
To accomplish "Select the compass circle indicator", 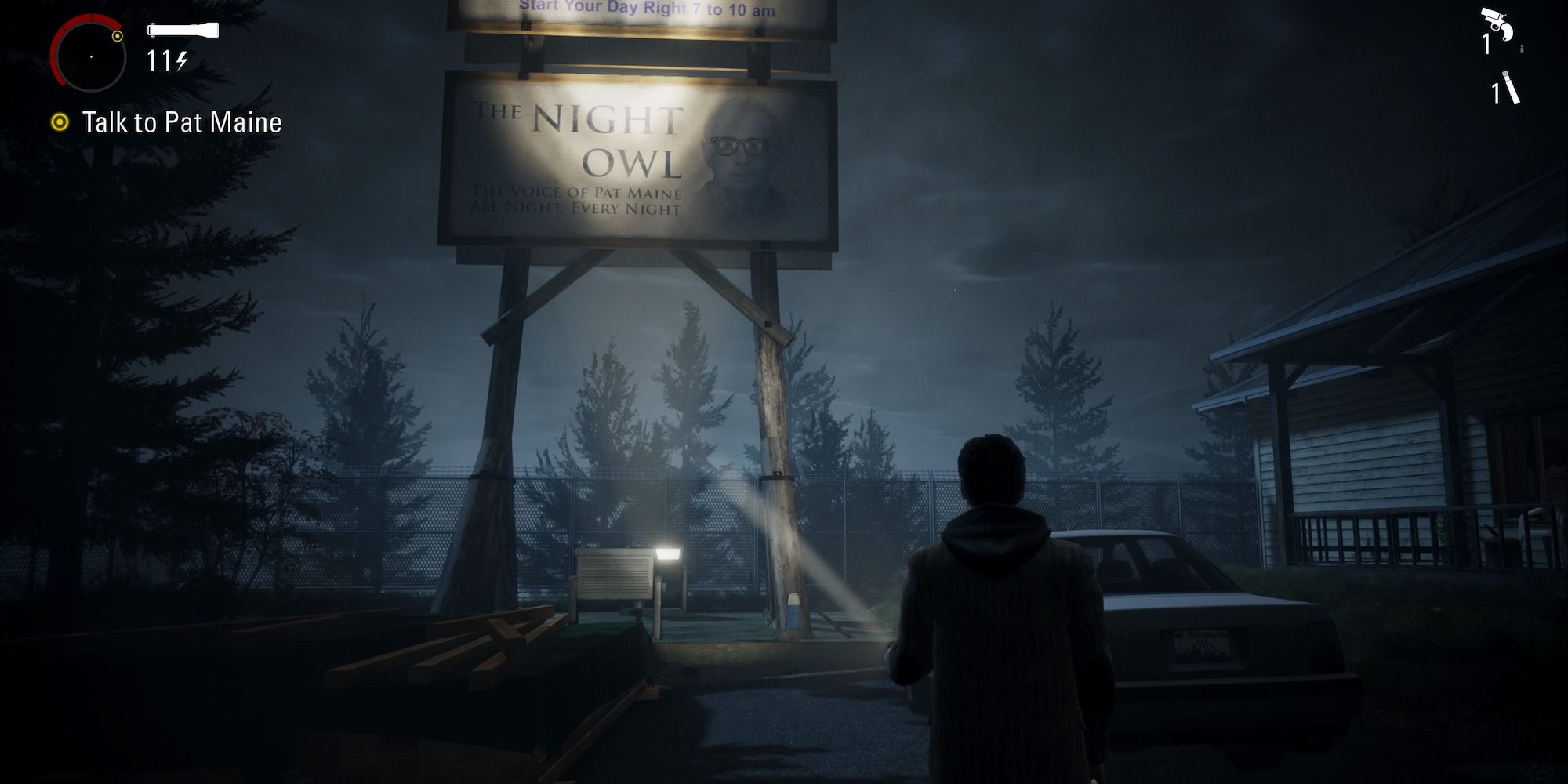I will (x=90, y=56).
